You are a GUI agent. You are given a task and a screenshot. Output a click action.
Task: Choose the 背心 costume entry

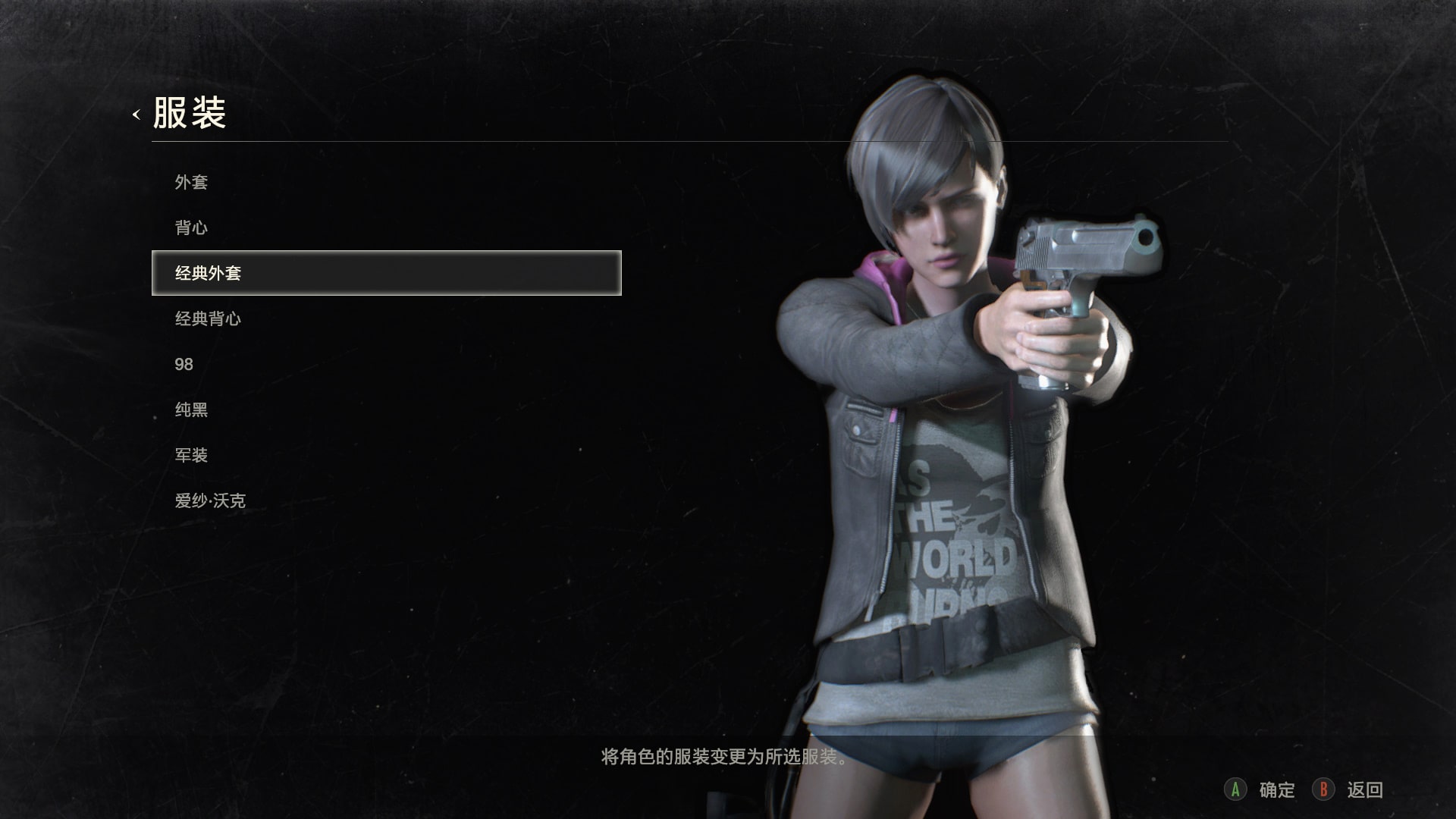pyautogui.click(x=191, y=227)
